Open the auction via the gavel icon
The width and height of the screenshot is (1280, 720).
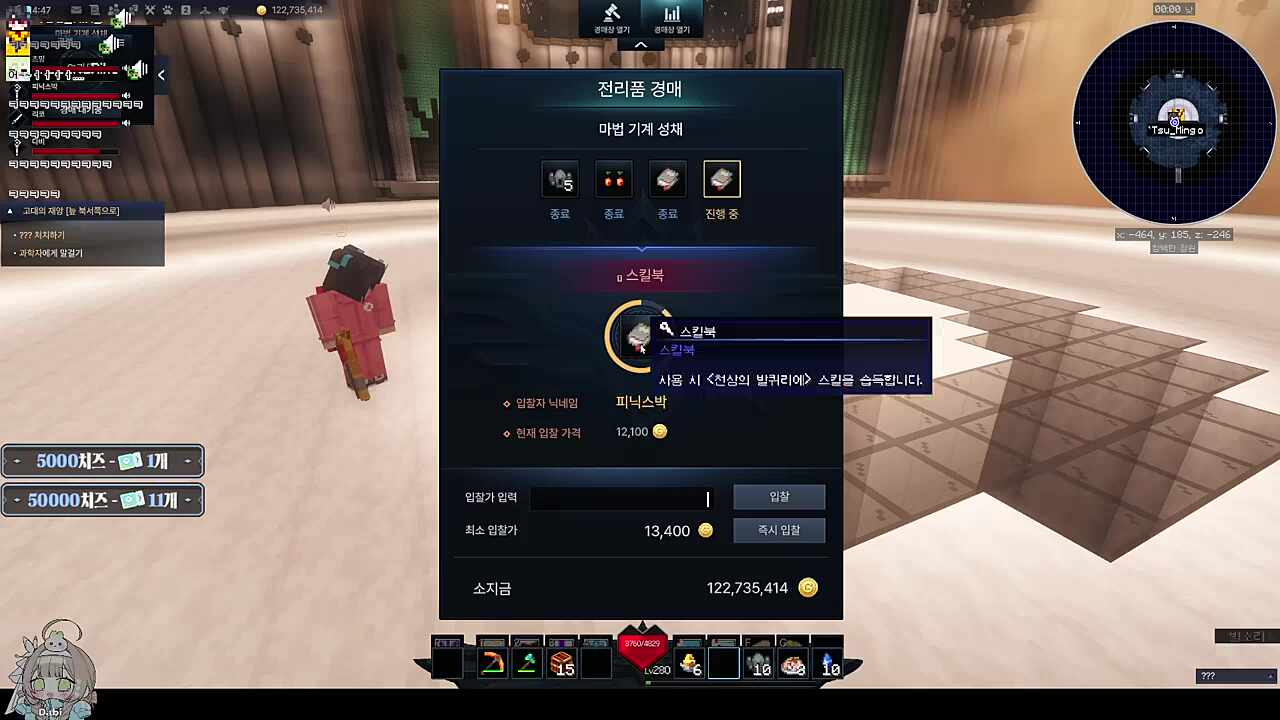click(x=612, y=15)
